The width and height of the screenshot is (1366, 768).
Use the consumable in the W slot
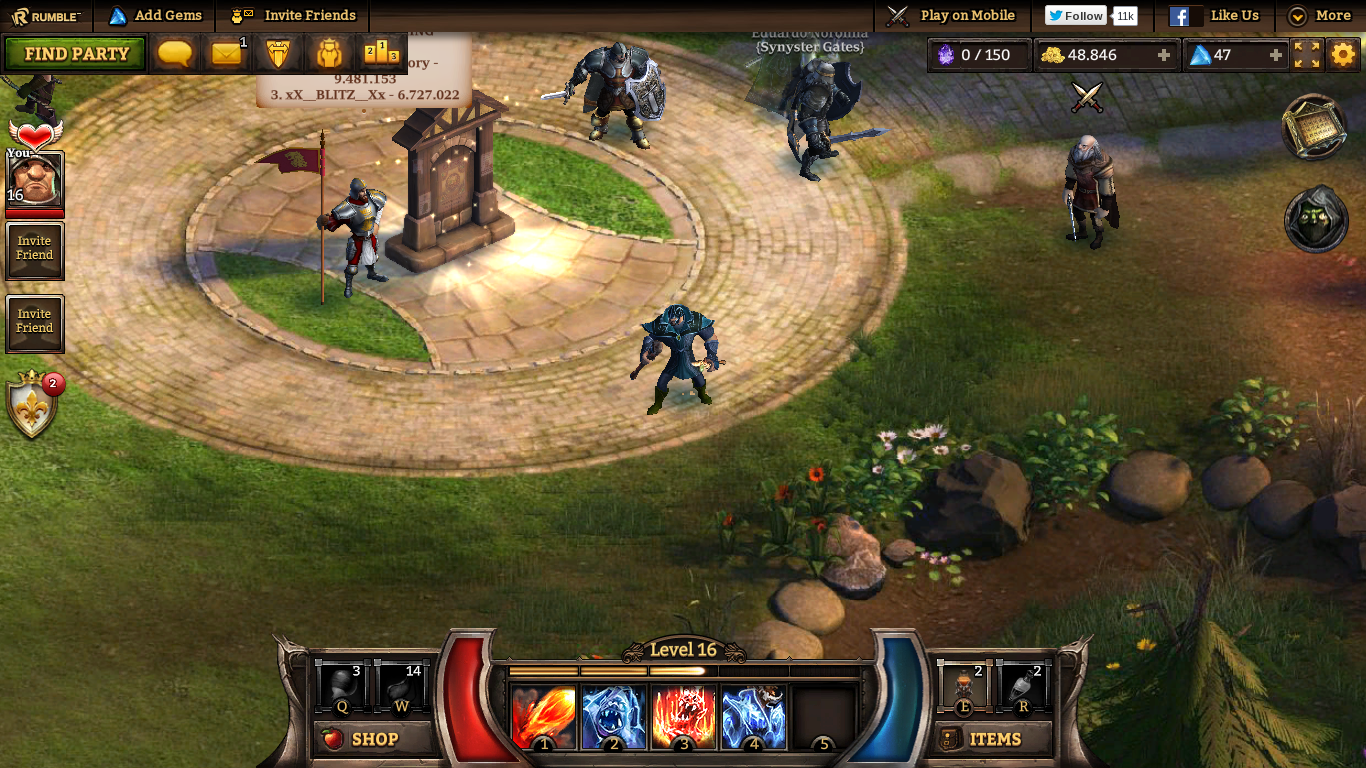coord(402,688)
